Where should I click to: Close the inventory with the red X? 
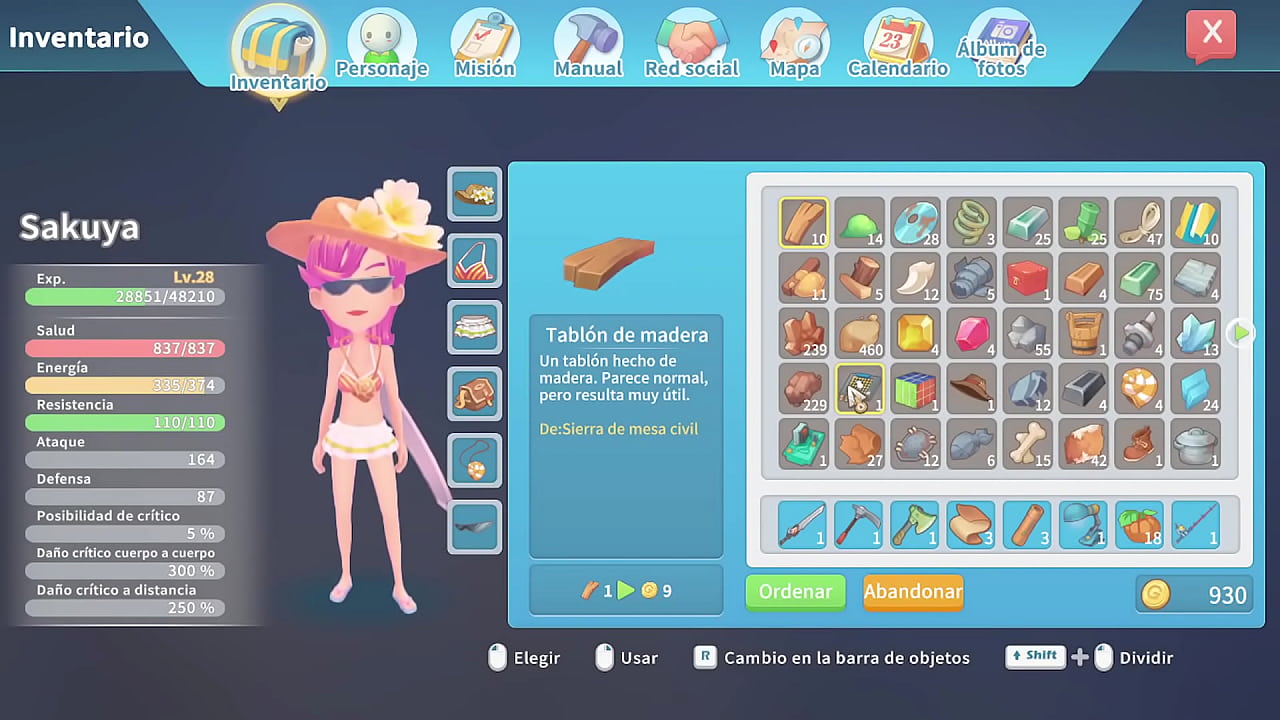pos(1211,35)
